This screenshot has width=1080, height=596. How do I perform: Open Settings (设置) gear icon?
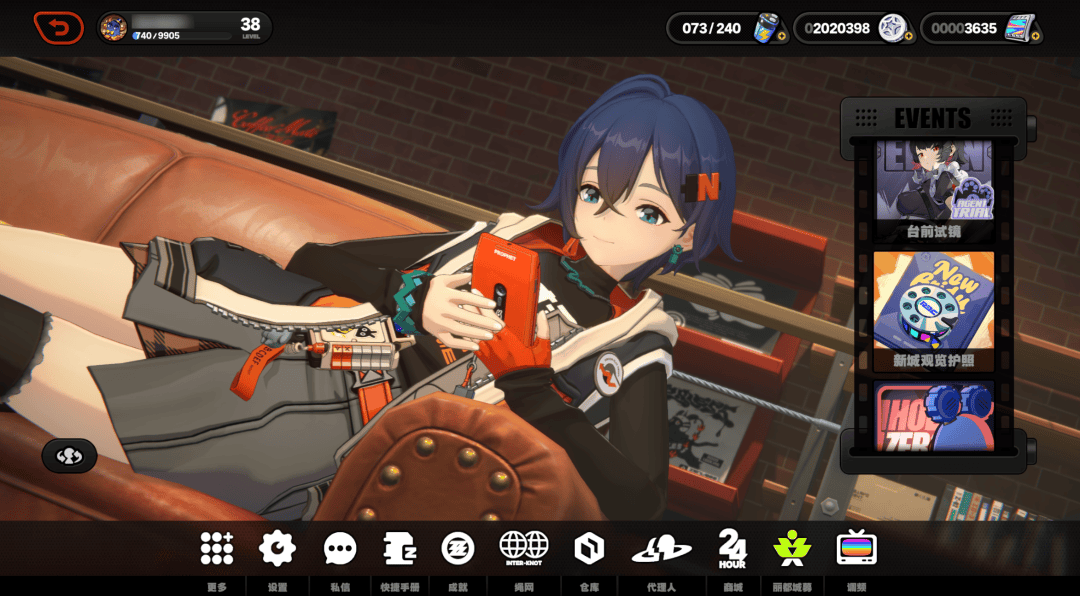pyautogui.click(x=277, y=548)
